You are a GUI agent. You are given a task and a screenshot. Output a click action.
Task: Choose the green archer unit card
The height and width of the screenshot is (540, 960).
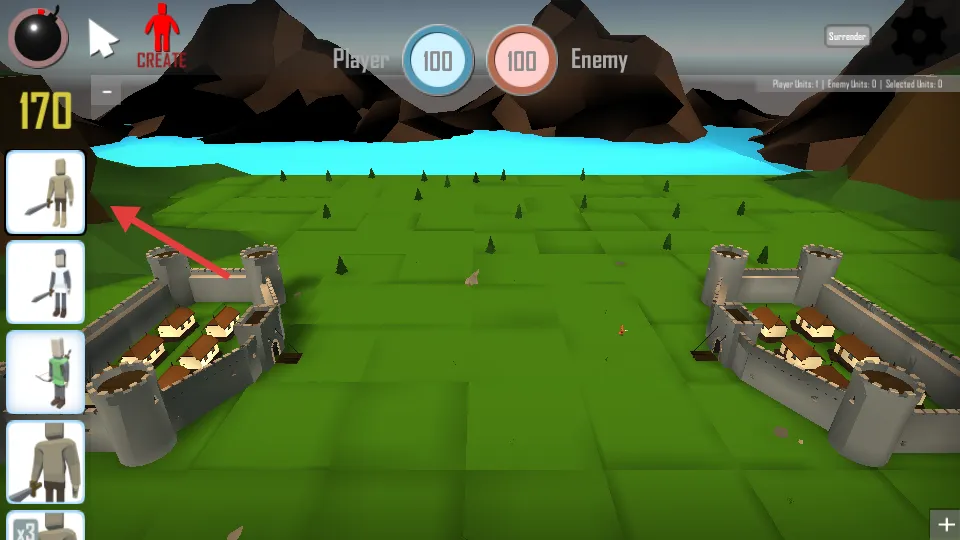46,372
